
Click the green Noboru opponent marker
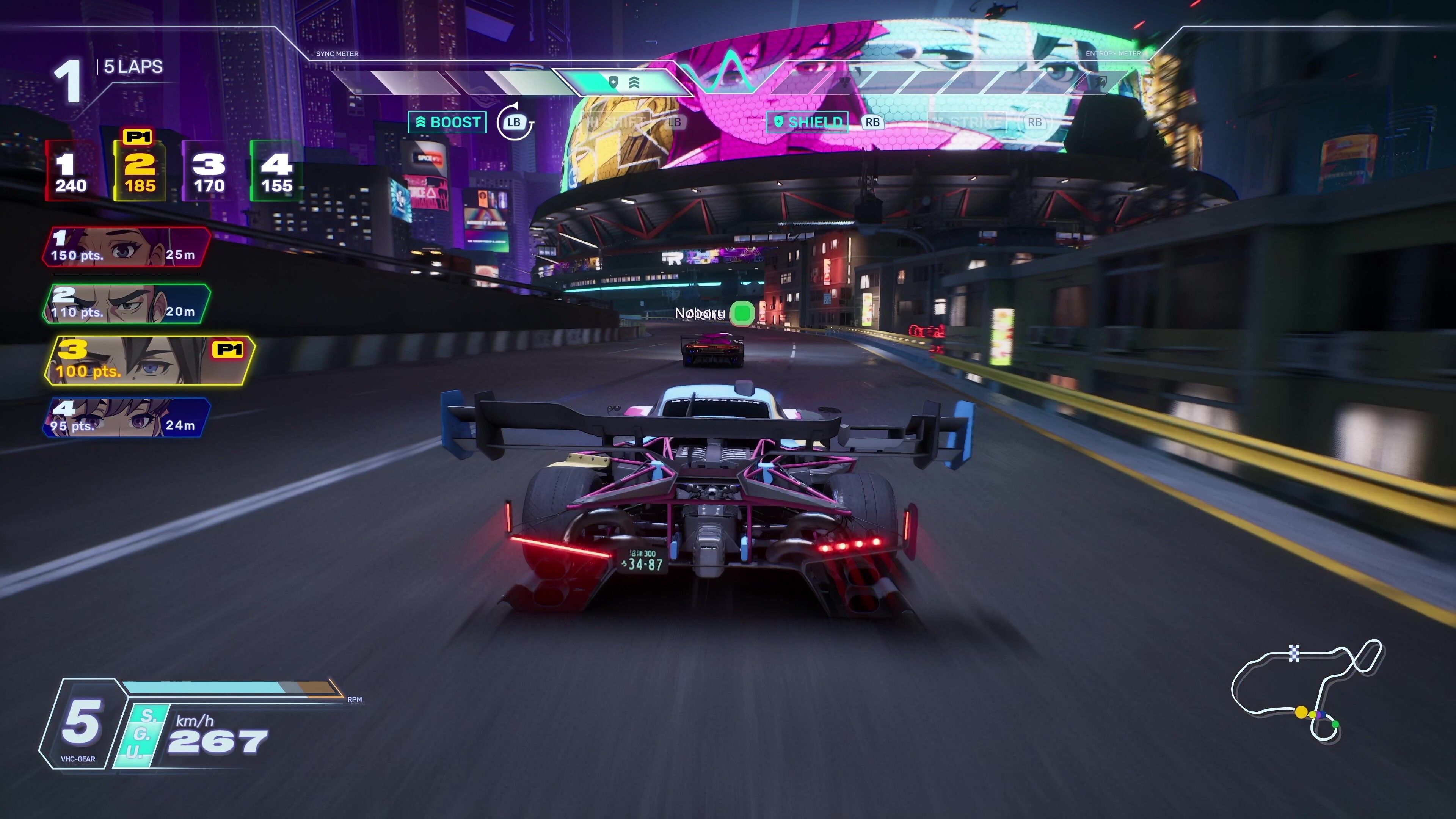pyautogui.click(x=742, y=312)
